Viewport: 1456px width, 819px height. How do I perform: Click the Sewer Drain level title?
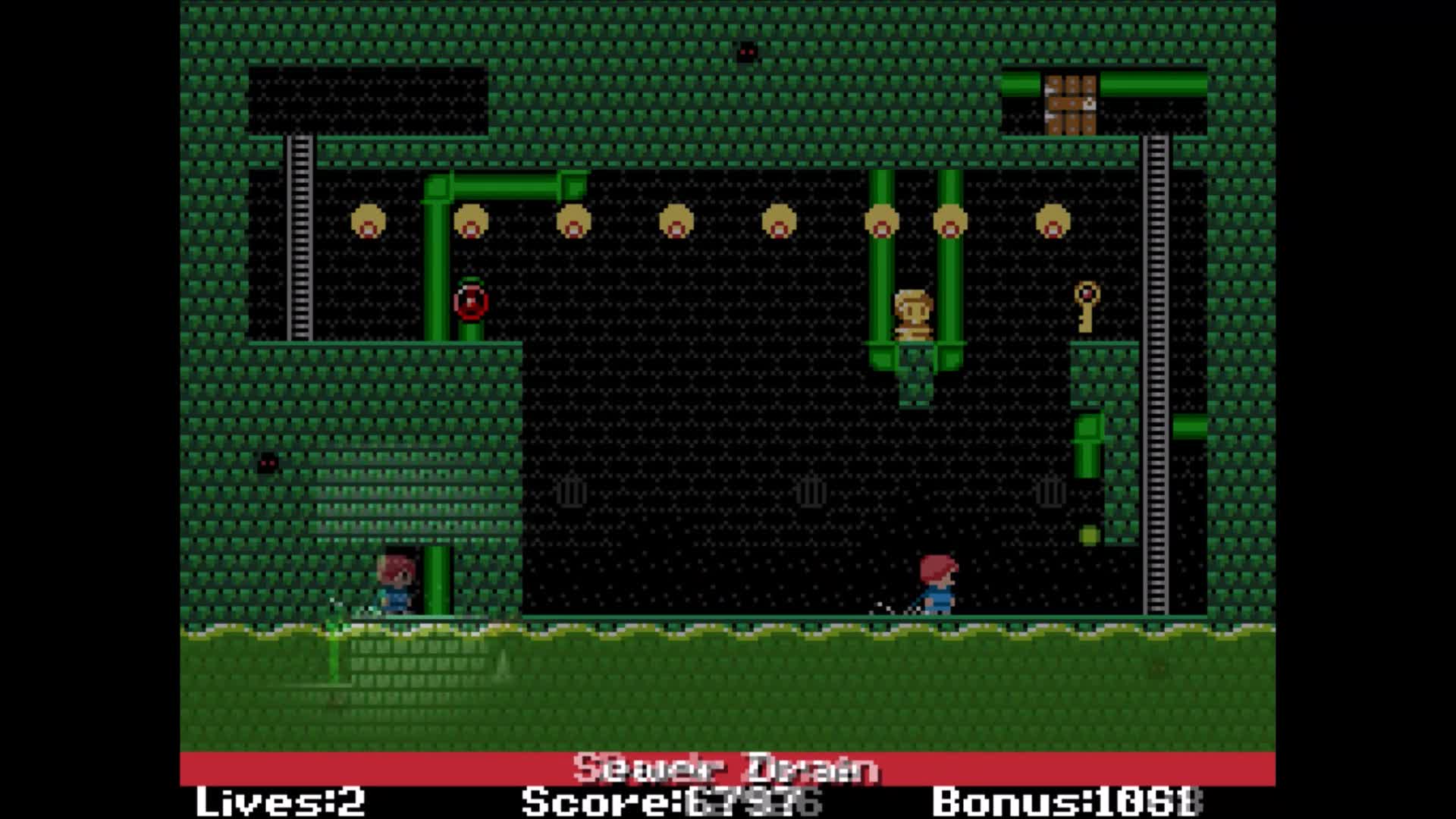(726, 768)
